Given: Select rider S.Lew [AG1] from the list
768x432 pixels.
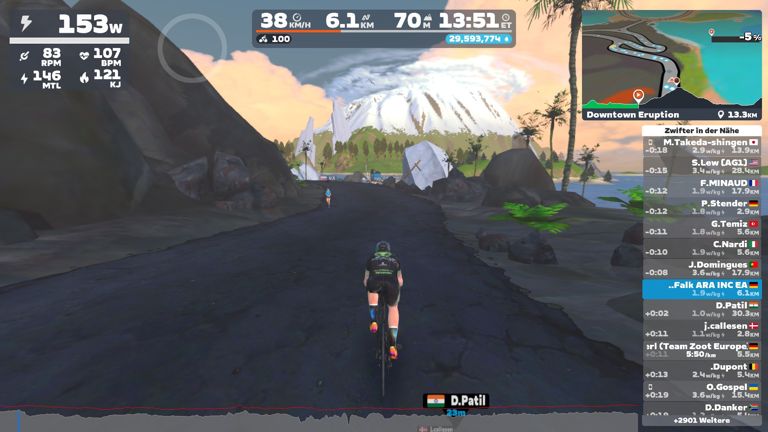Looking at the screenshot, I should click(701, 166).
